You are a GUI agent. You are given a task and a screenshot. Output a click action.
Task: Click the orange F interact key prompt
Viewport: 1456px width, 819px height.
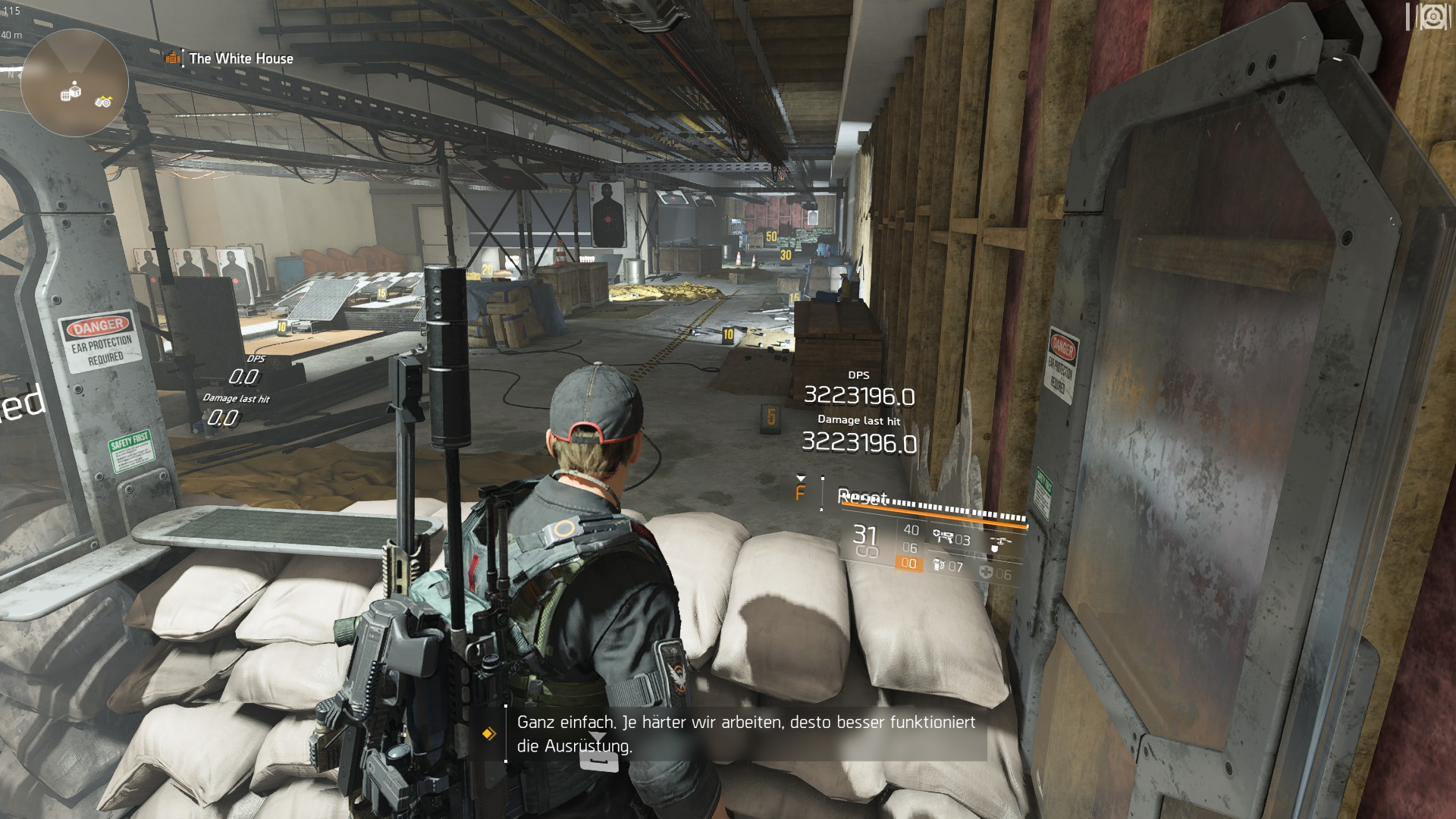point(801,494)
